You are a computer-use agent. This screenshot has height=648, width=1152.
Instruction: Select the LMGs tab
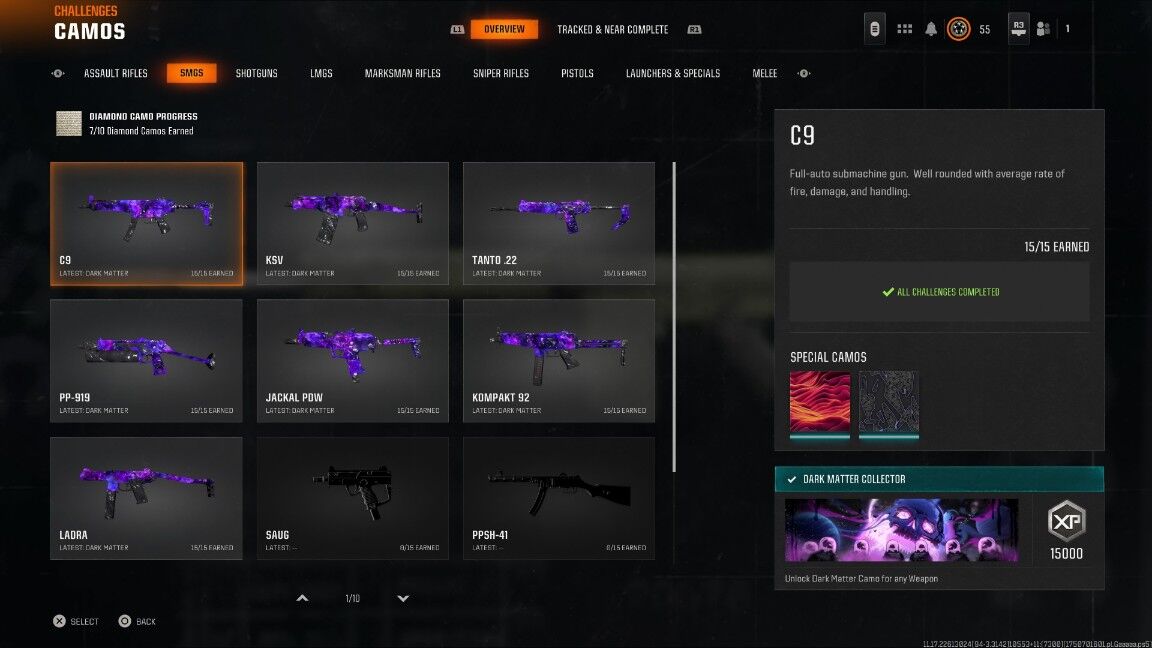point(321,73)
